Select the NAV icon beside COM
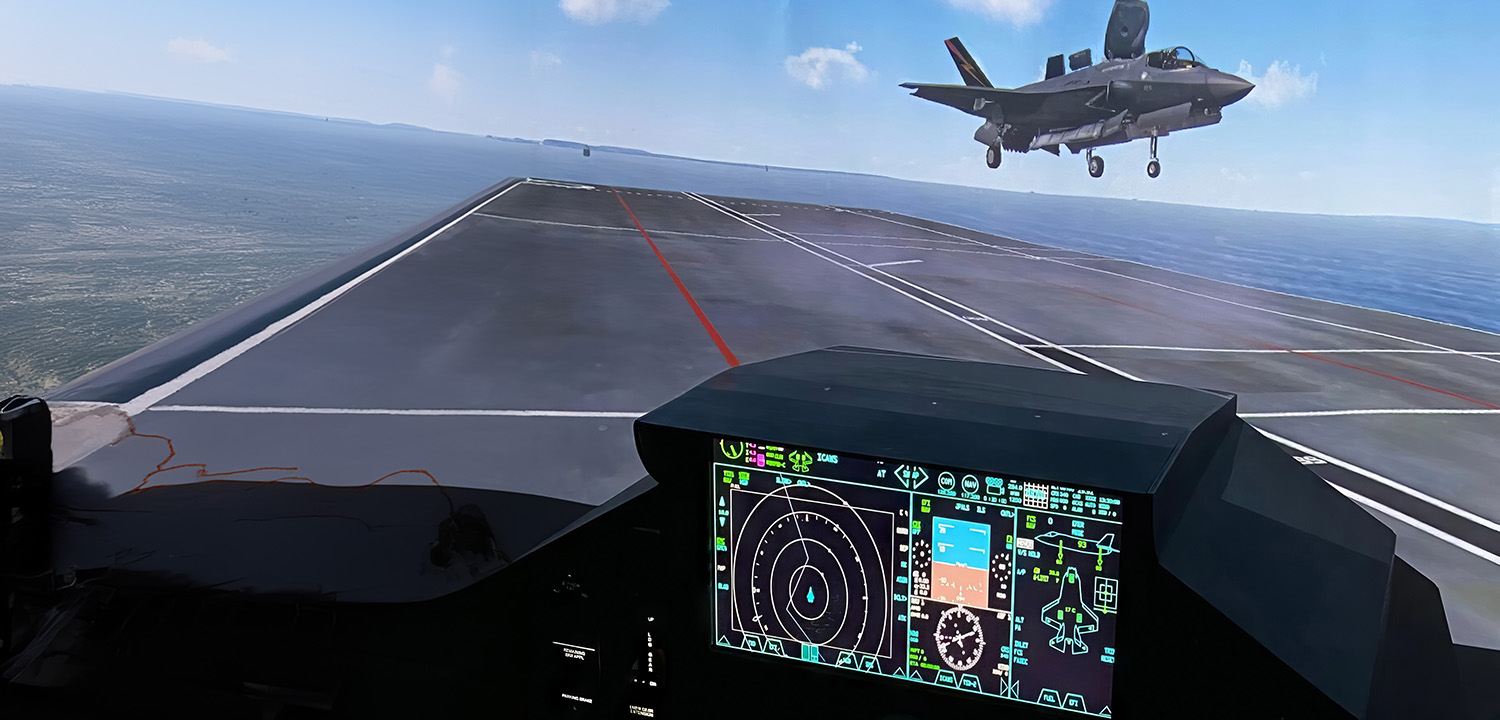The image size is (1500, 720). point(970,483)
